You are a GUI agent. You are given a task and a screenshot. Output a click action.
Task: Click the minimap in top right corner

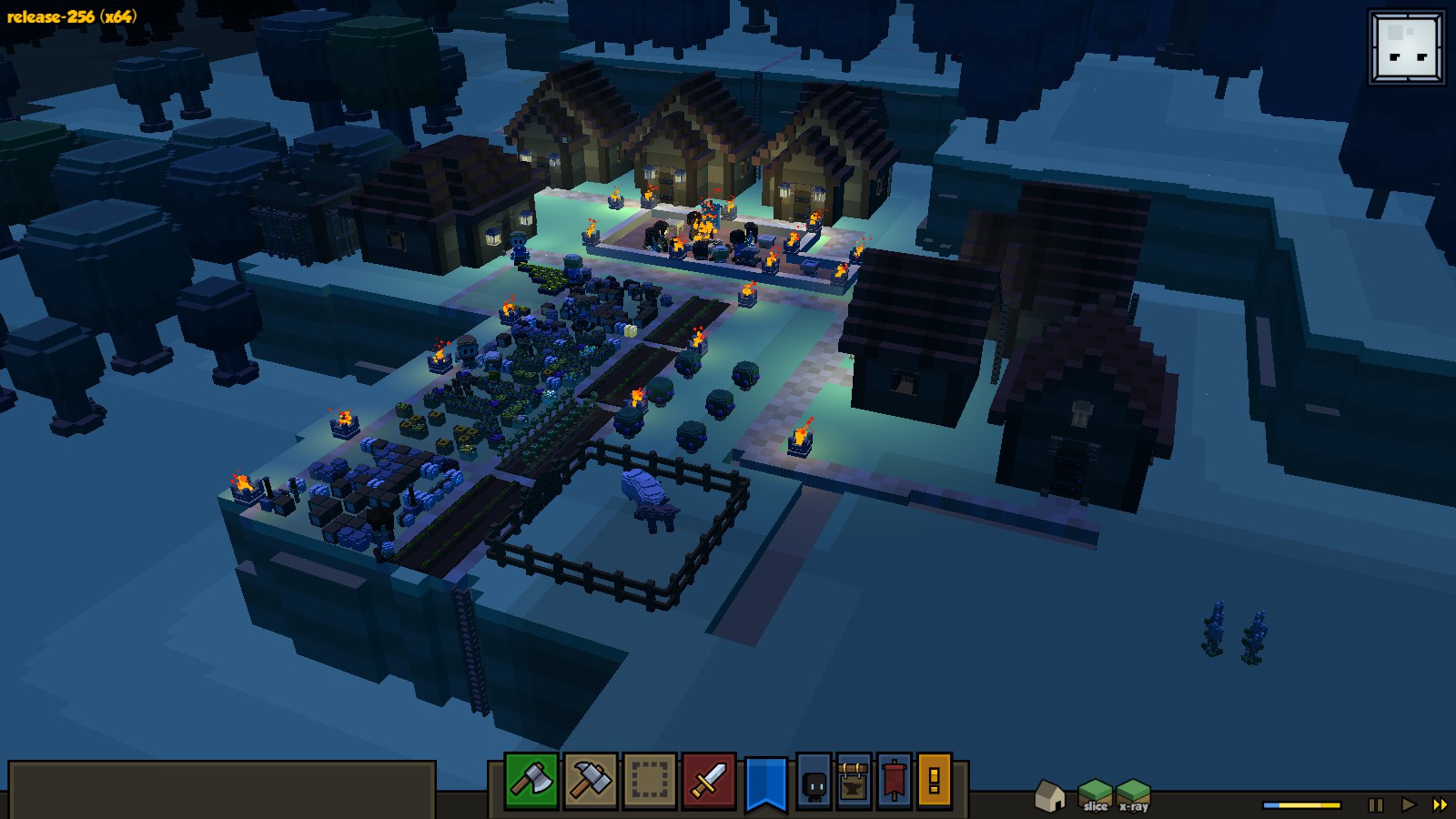1406,45
